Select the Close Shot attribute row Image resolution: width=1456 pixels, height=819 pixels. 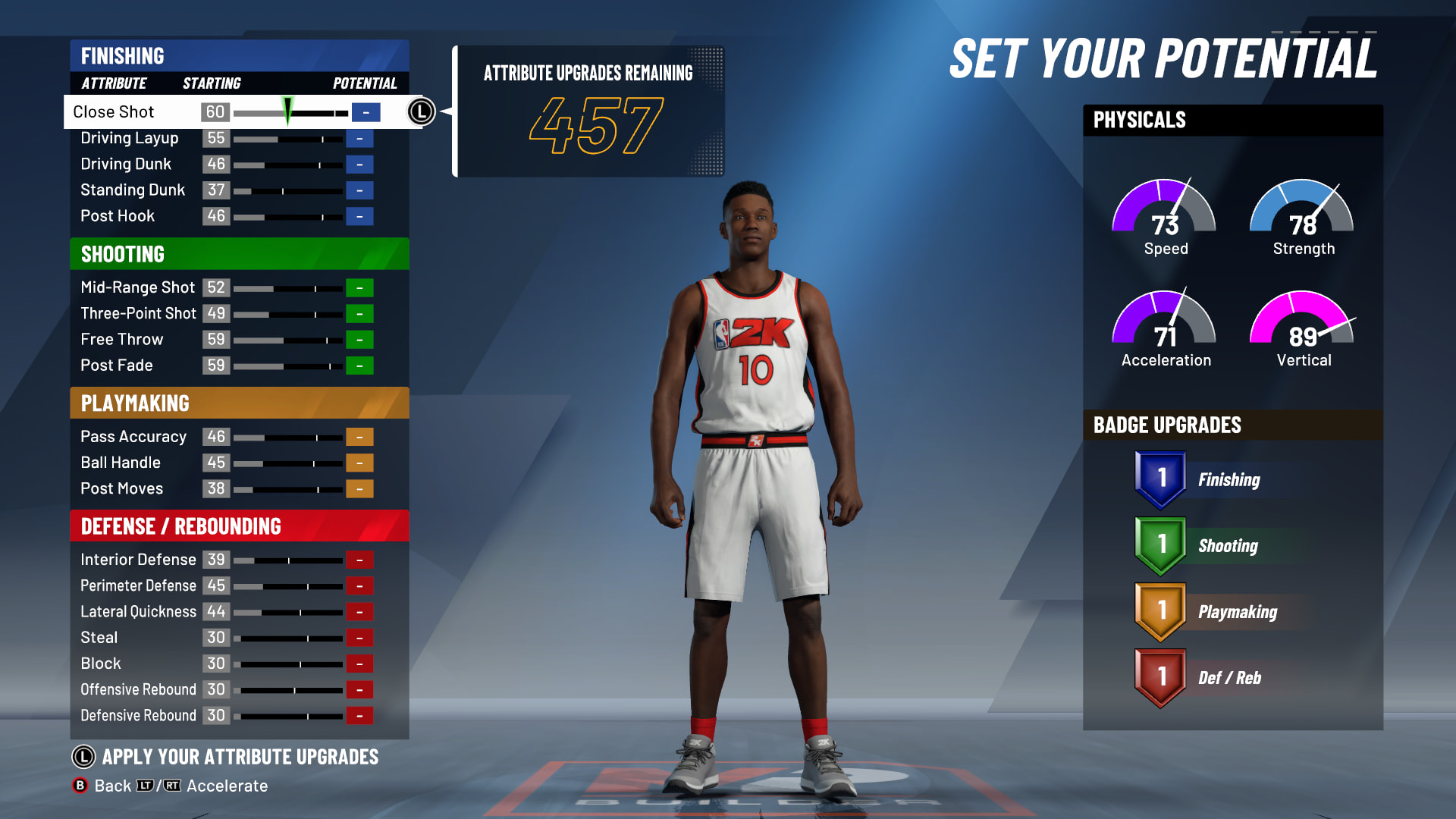point(114,112)
